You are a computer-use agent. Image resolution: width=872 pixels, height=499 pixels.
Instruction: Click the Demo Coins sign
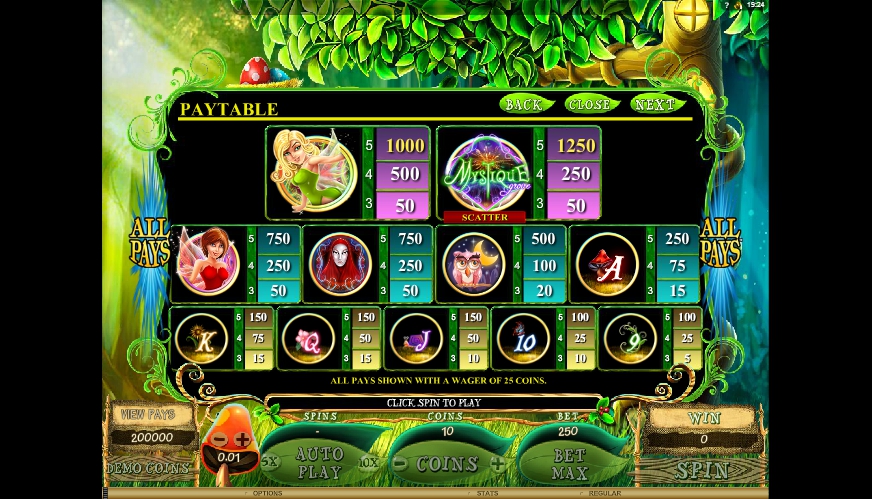click(x=147, y=468)
